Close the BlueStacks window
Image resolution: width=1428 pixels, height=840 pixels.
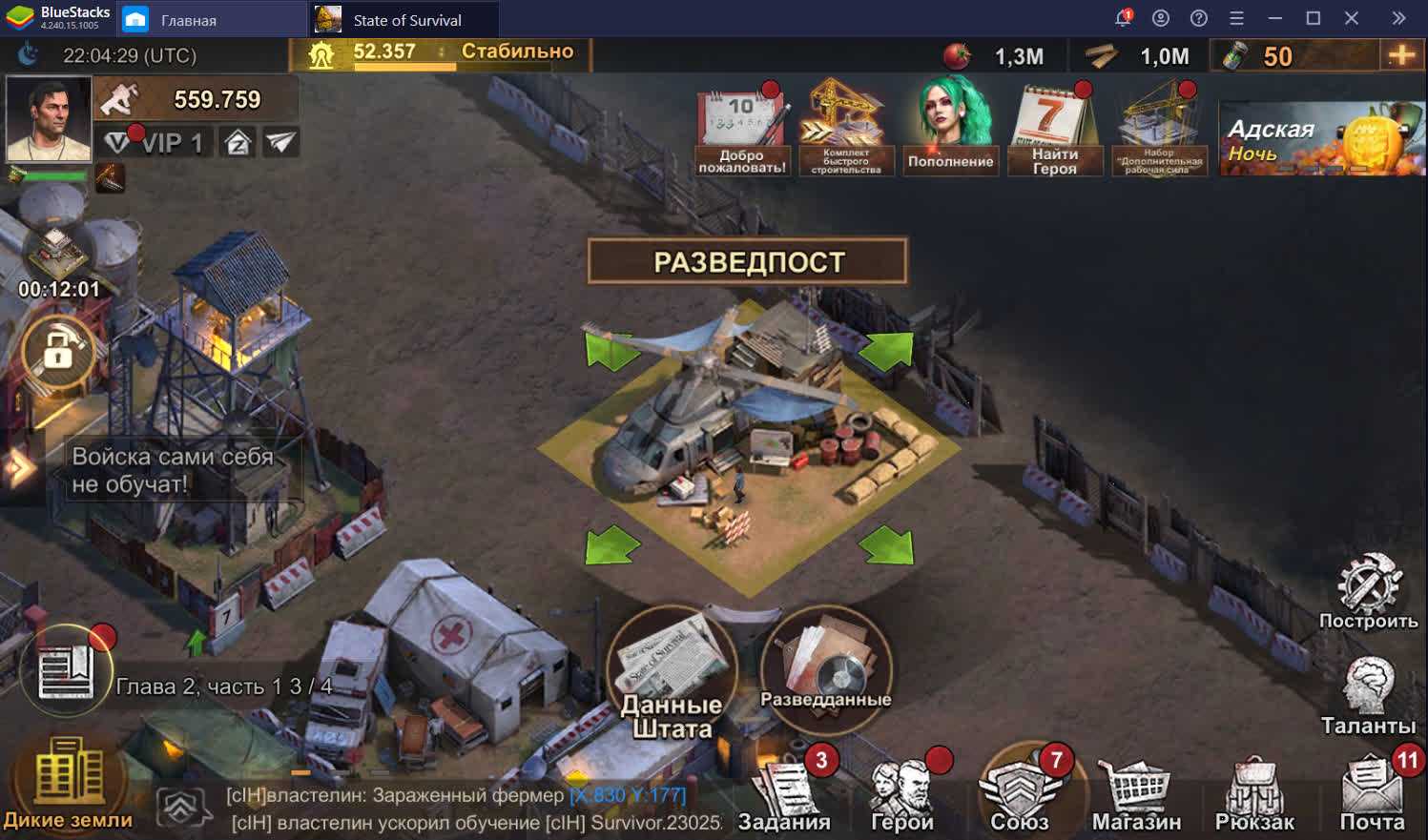click(x=1352, y=18)
